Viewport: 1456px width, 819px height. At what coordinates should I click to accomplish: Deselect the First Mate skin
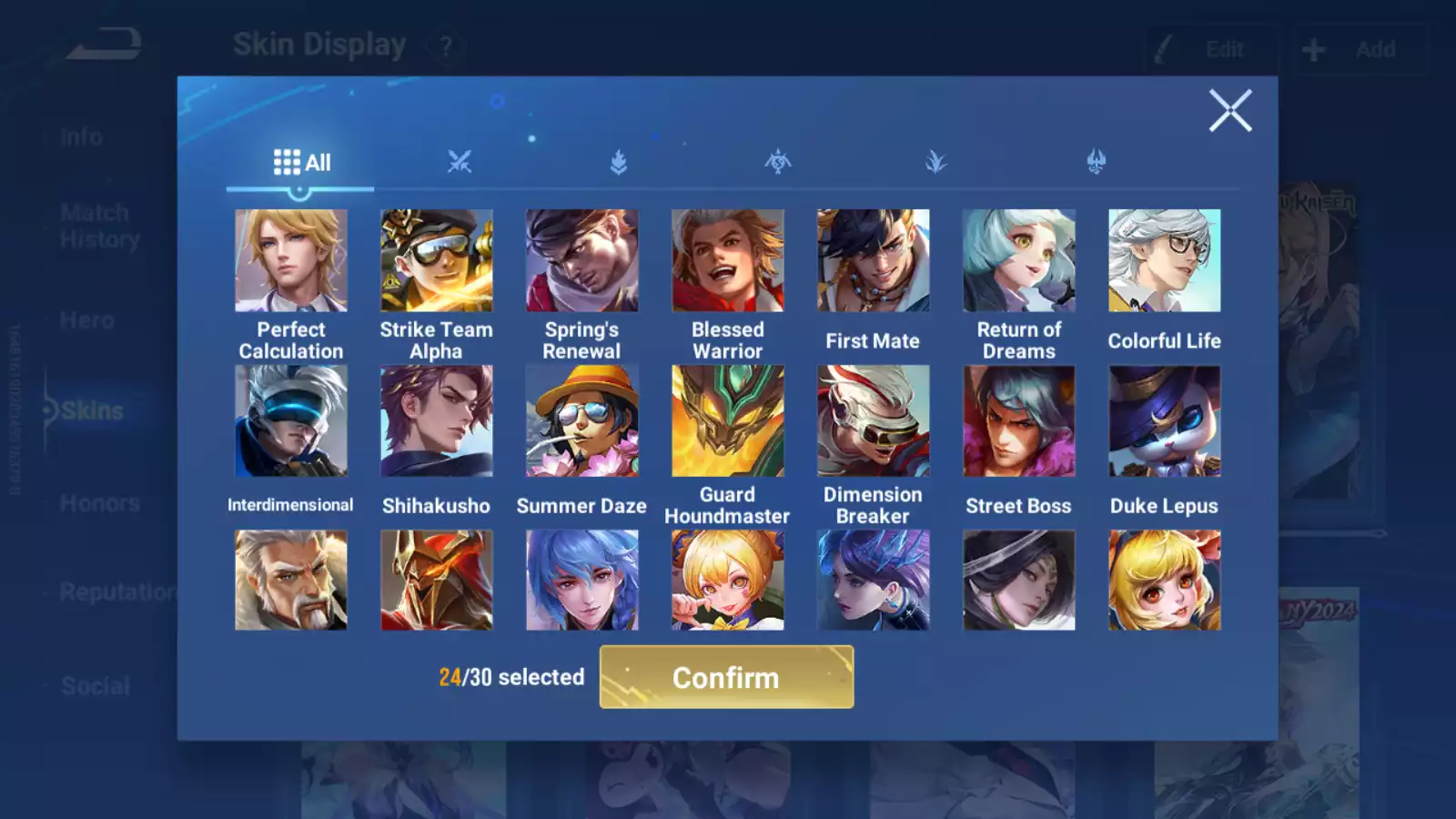point(873,260)
